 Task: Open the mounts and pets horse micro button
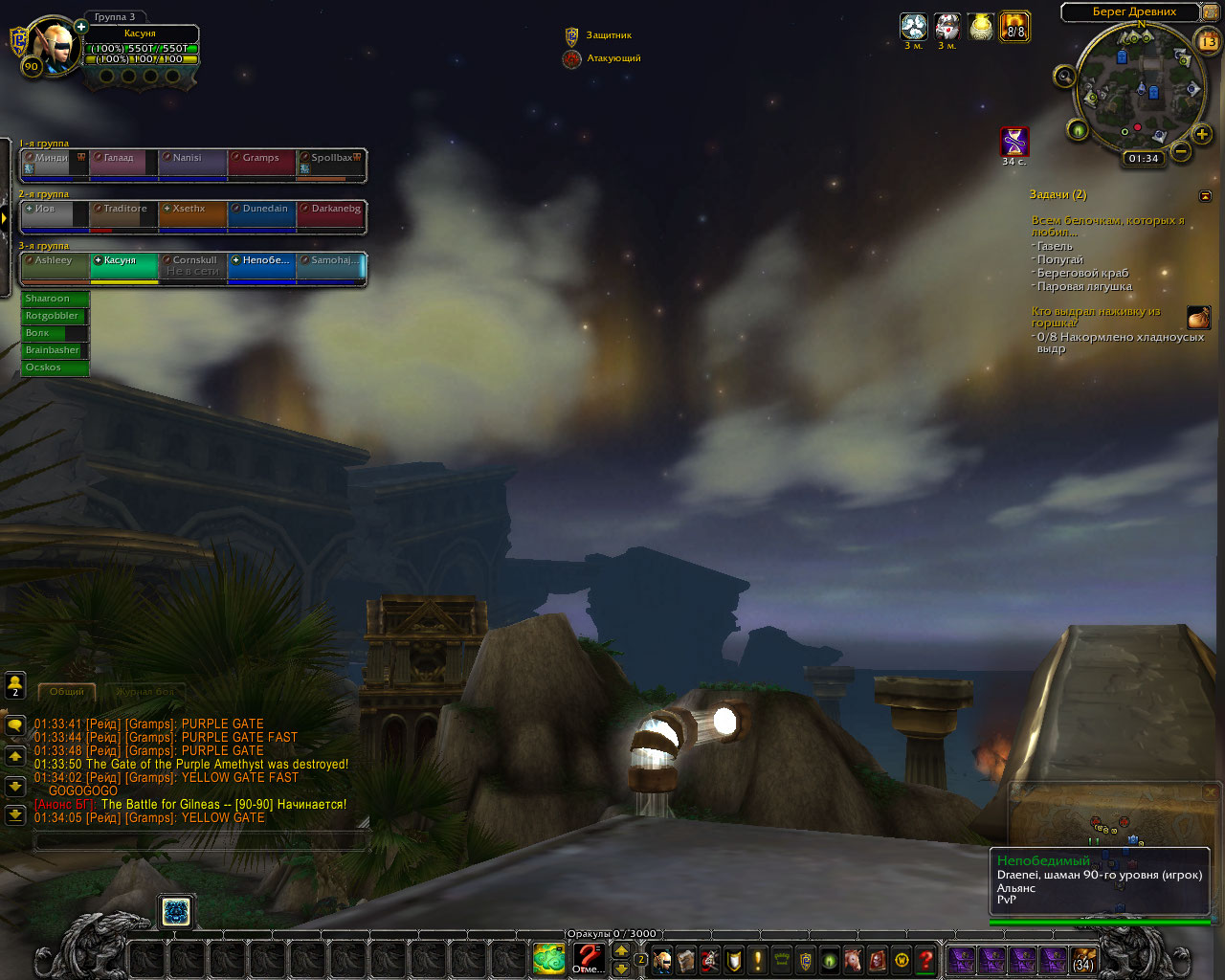tap(854, 960)
